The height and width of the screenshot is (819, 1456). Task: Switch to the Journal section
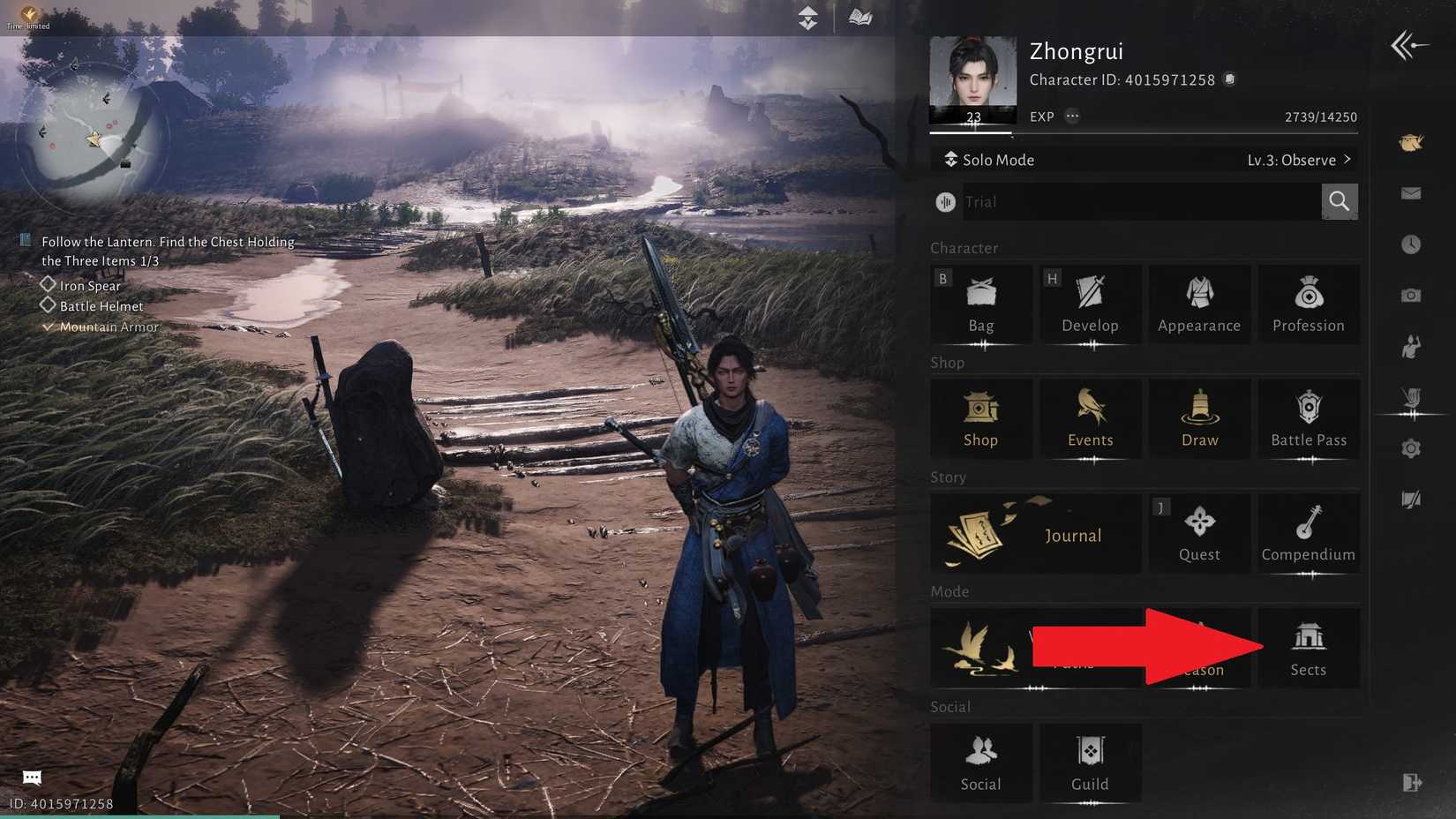pos(1035,533)
